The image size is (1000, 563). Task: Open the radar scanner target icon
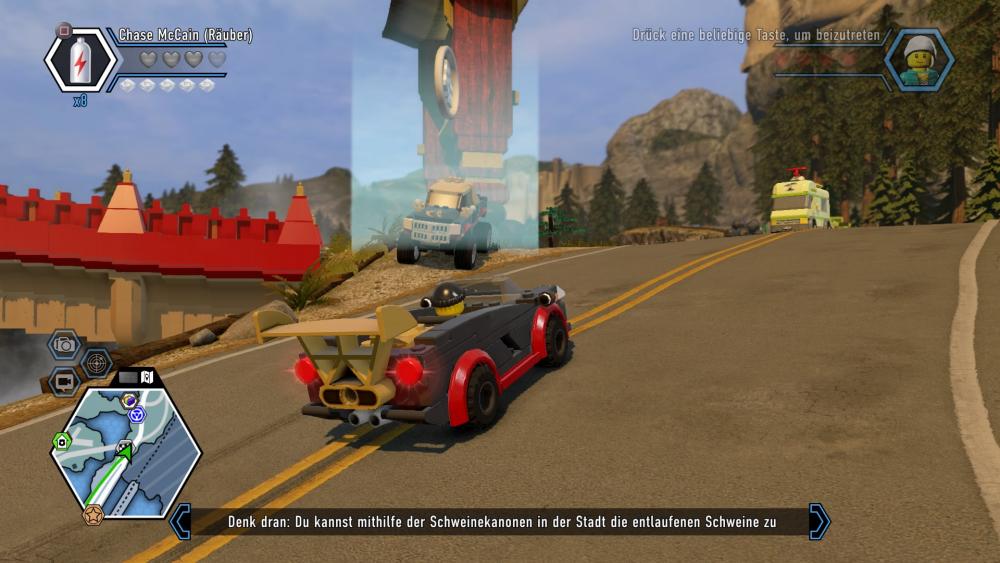tap(97, 362)
